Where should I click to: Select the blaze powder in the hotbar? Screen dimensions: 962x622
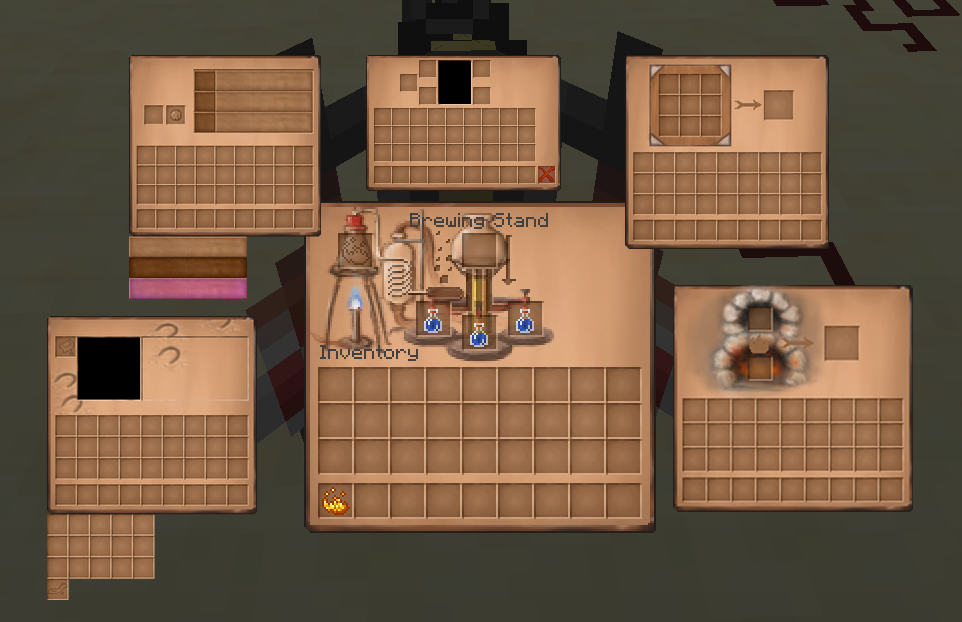[335, 501]
